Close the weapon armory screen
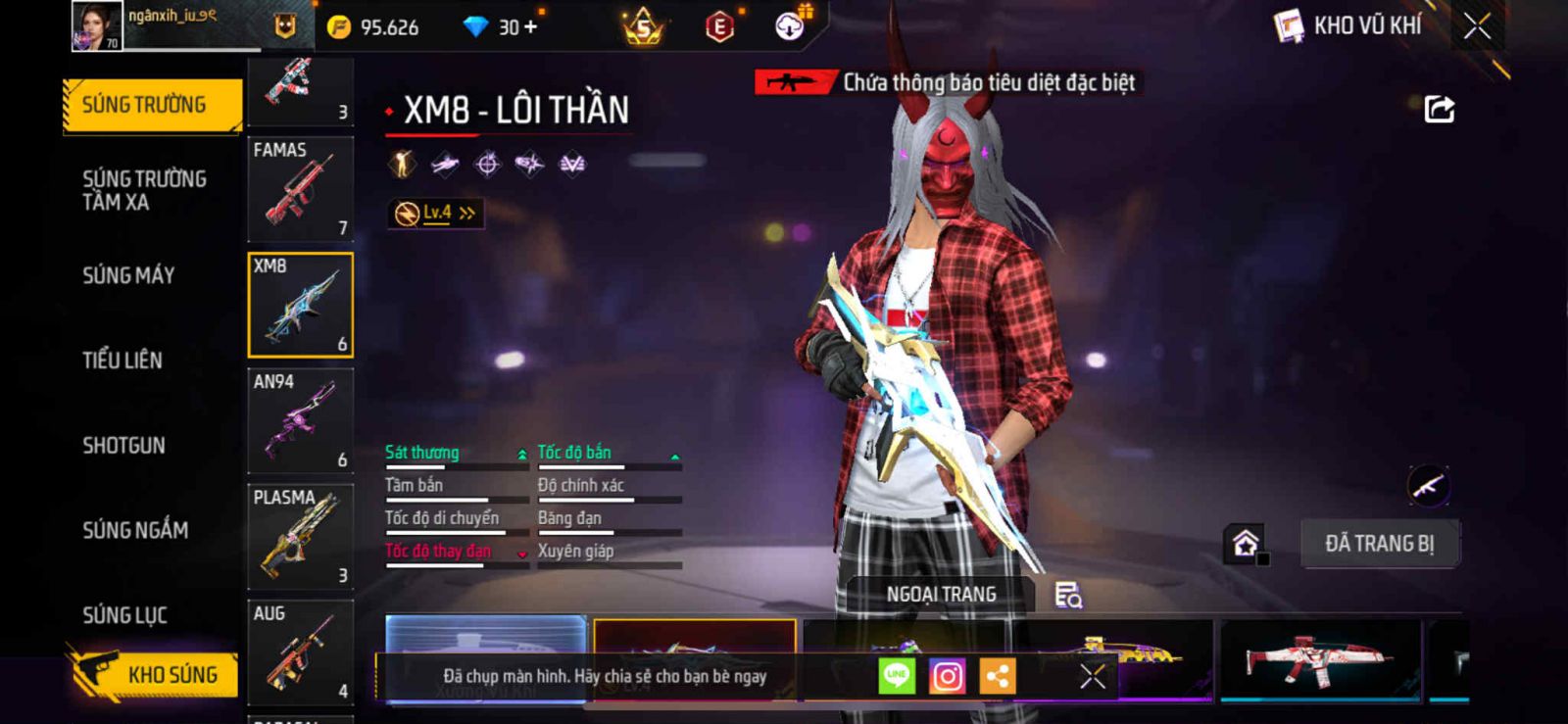1568x724 pixels. click(x=1477, y=26)
